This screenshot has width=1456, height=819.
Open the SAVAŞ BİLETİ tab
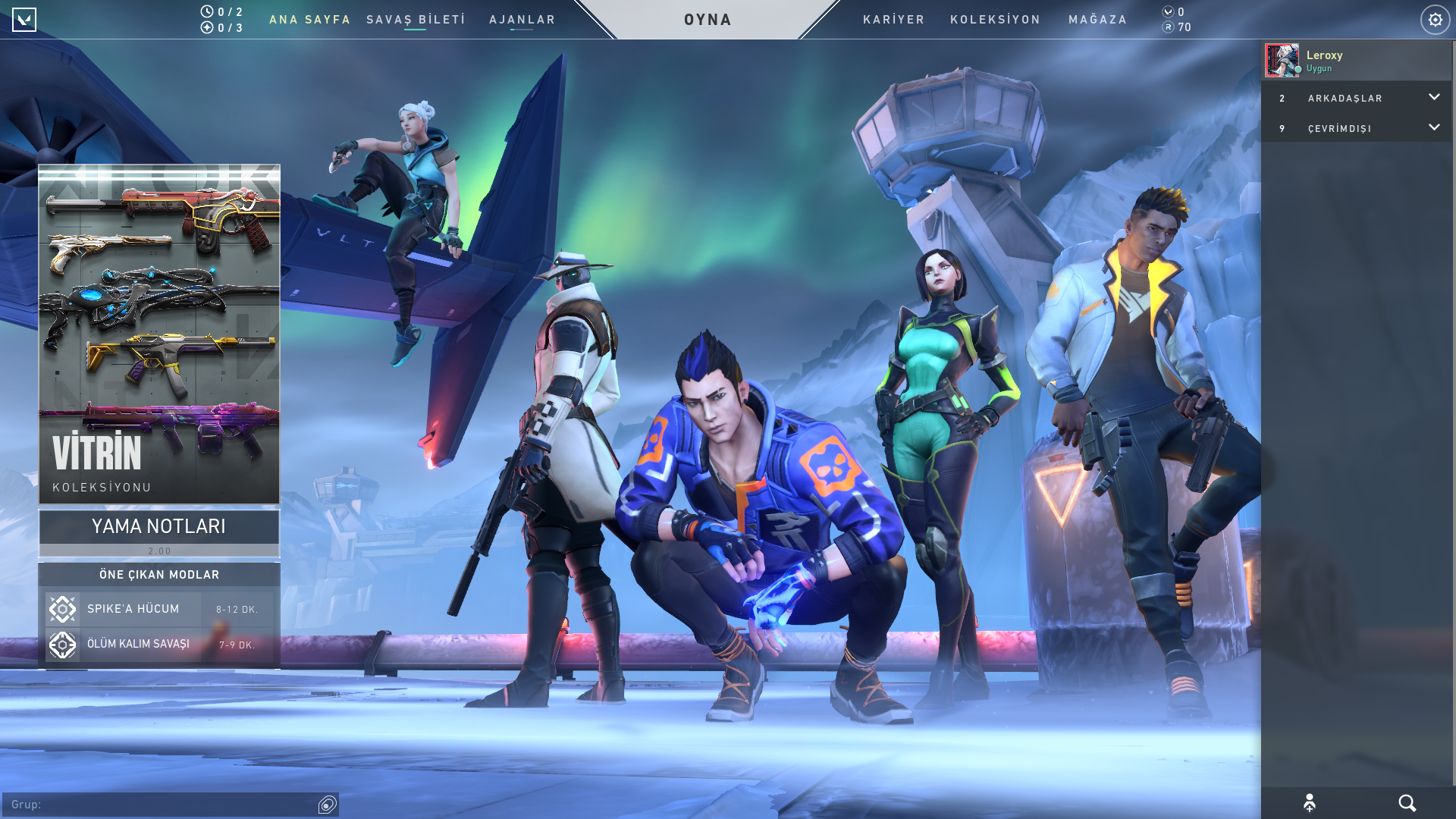tap(416, 20)
